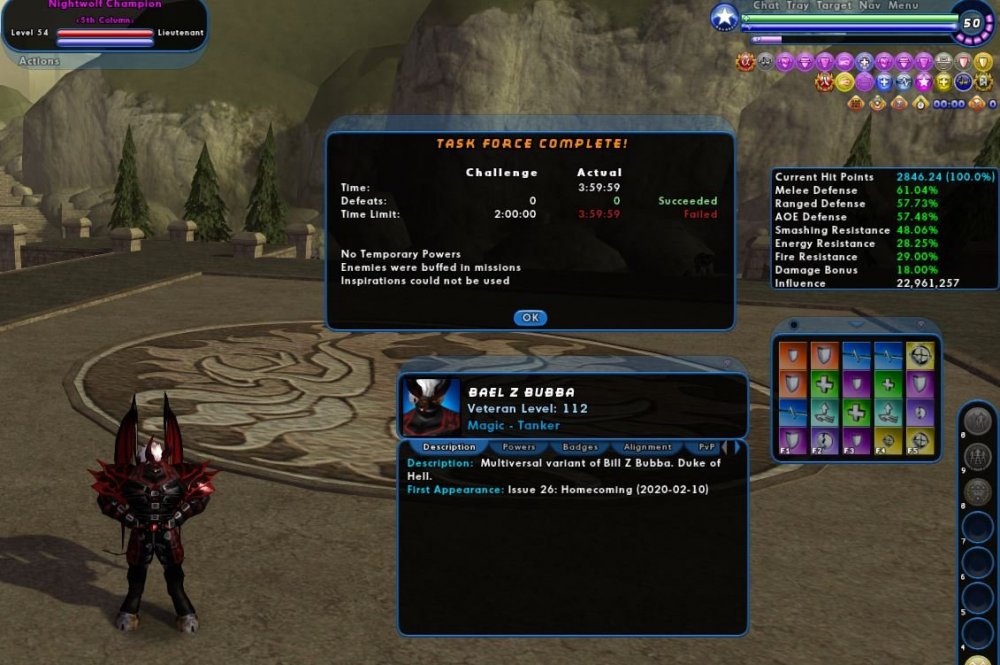The height and width of the screenshot is (665, 1000).
Task: Switch to the Powers tab
Action: (519, 447)
